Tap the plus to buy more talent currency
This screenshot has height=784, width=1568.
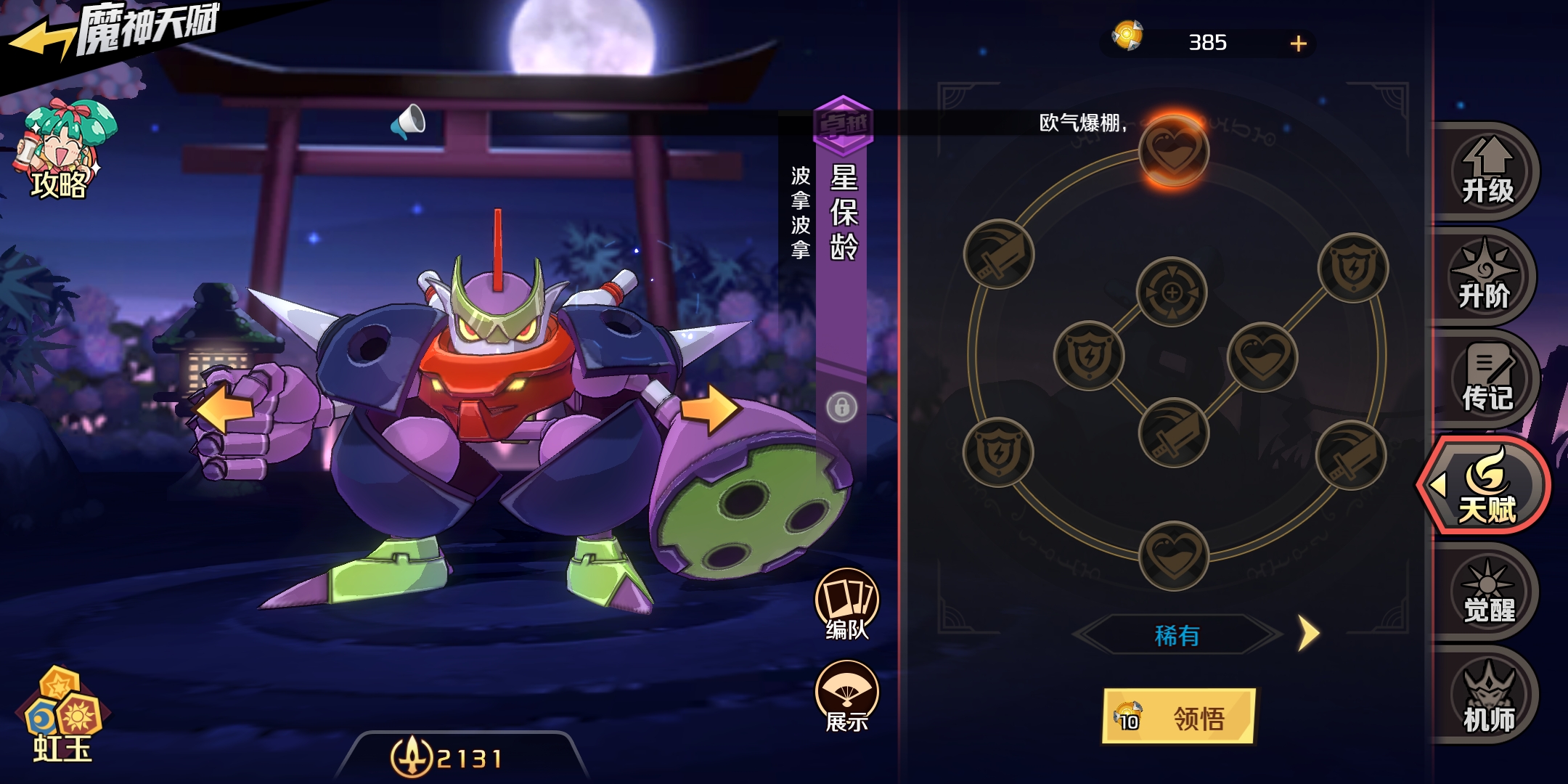click(x=1299, y=45)
